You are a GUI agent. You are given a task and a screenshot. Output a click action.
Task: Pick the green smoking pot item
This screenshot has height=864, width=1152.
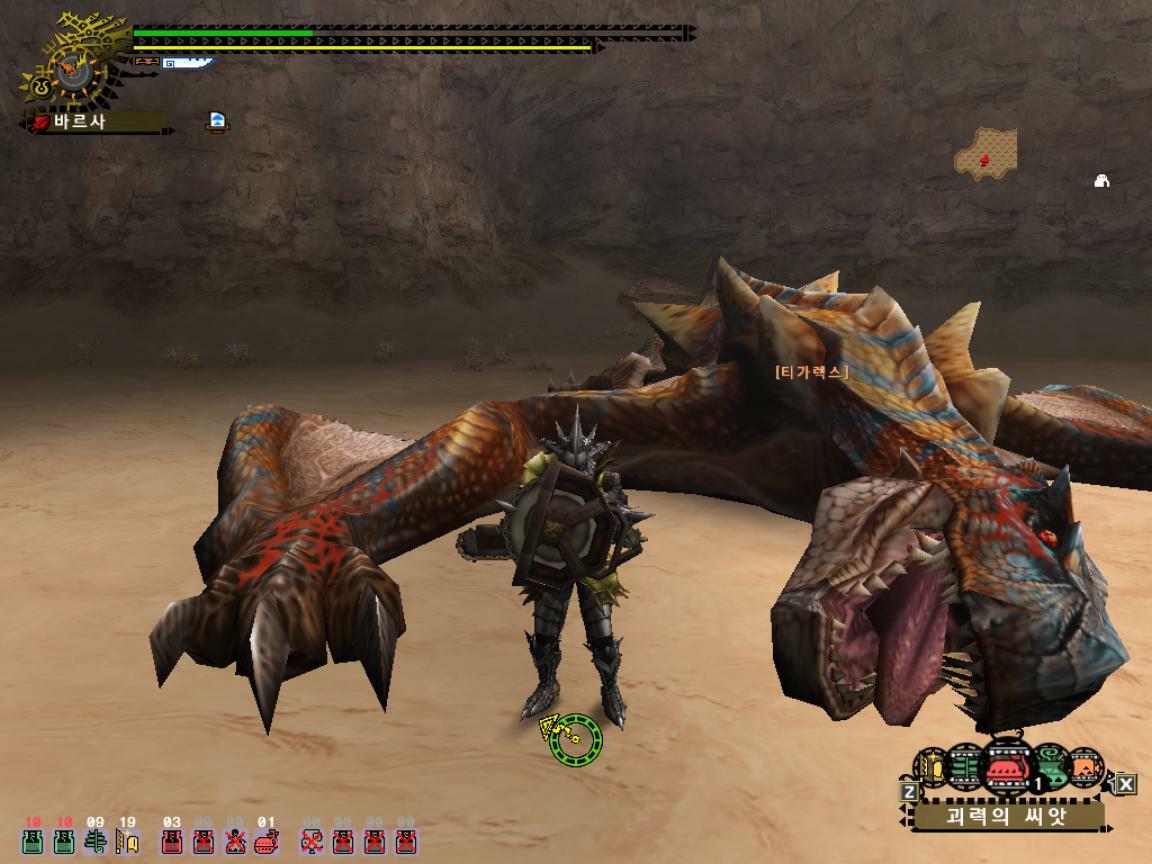(x=1050, y=768)
